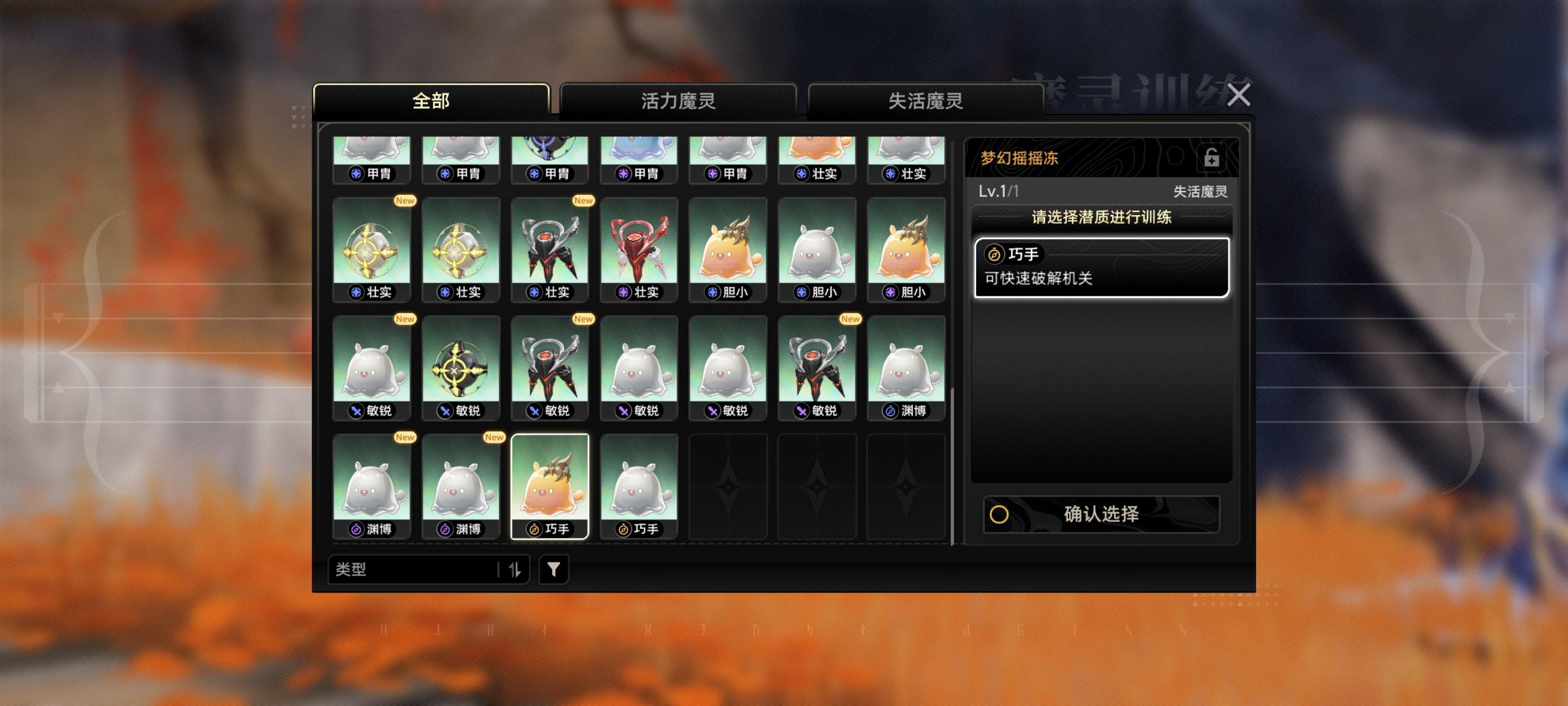The width and height of the screenshot is (1568, 706).
Task: Switch to the 活力魔灵 tab
Action: coord(678,100)
